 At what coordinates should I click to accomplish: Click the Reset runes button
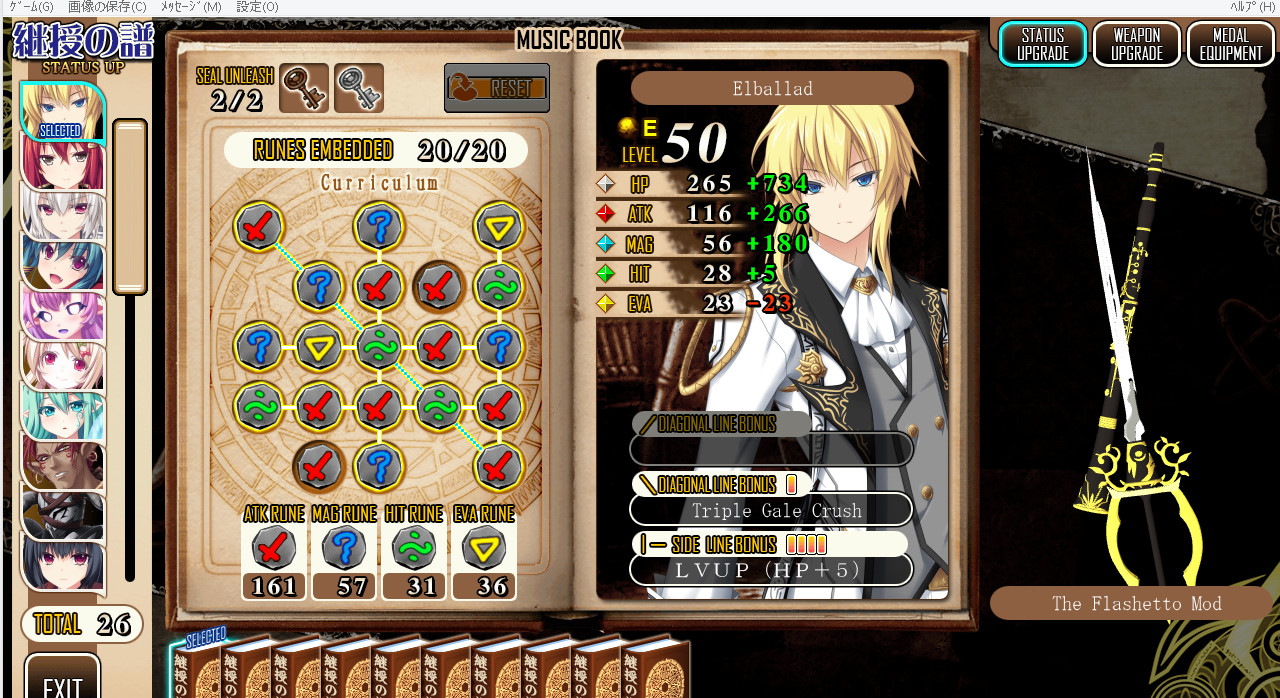point(497,88)
